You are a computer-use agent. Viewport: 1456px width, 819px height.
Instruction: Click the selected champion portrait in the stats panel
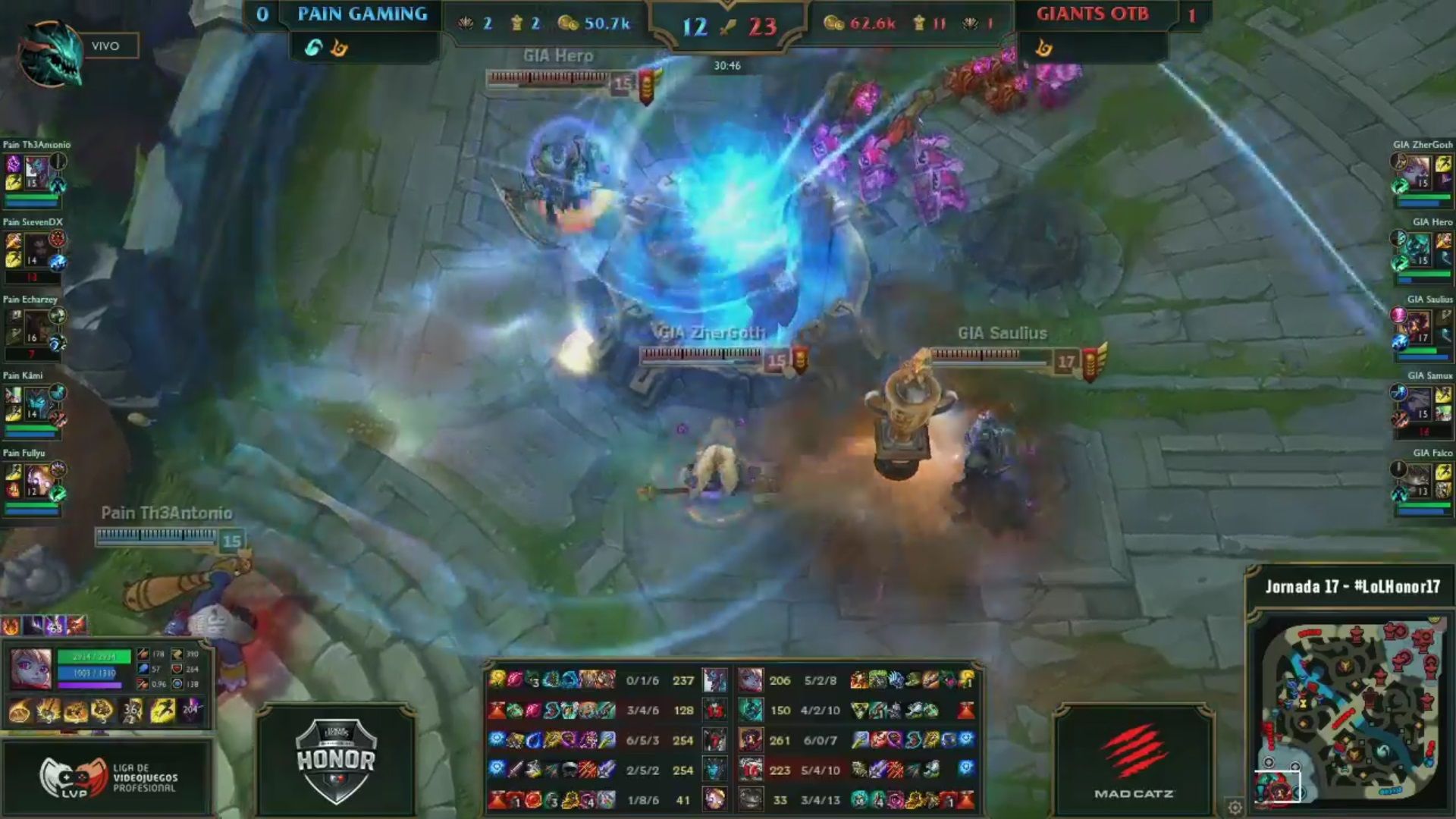point(31,668)
